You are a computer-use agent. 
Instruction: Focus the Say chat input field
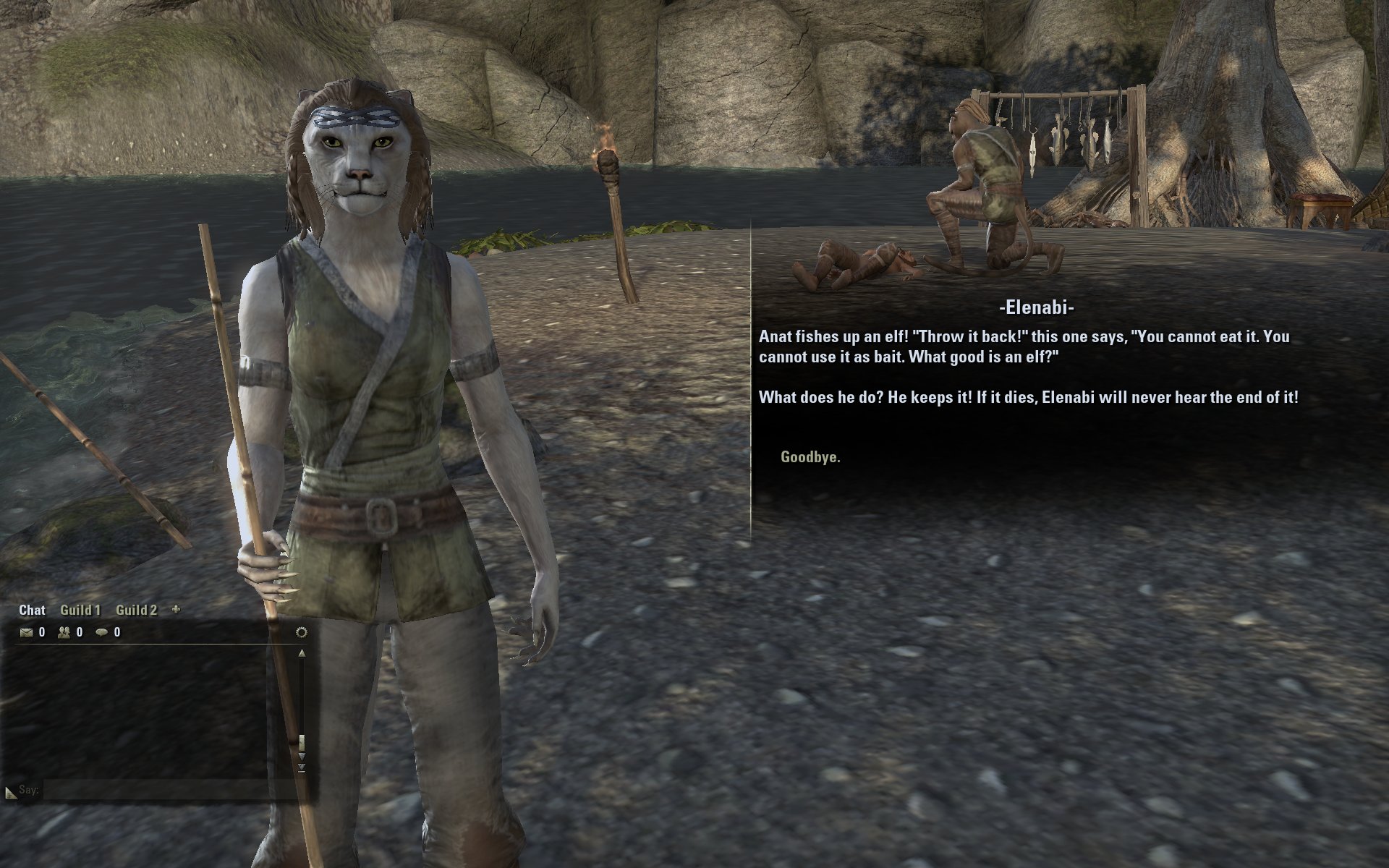[x=166, y=790]
